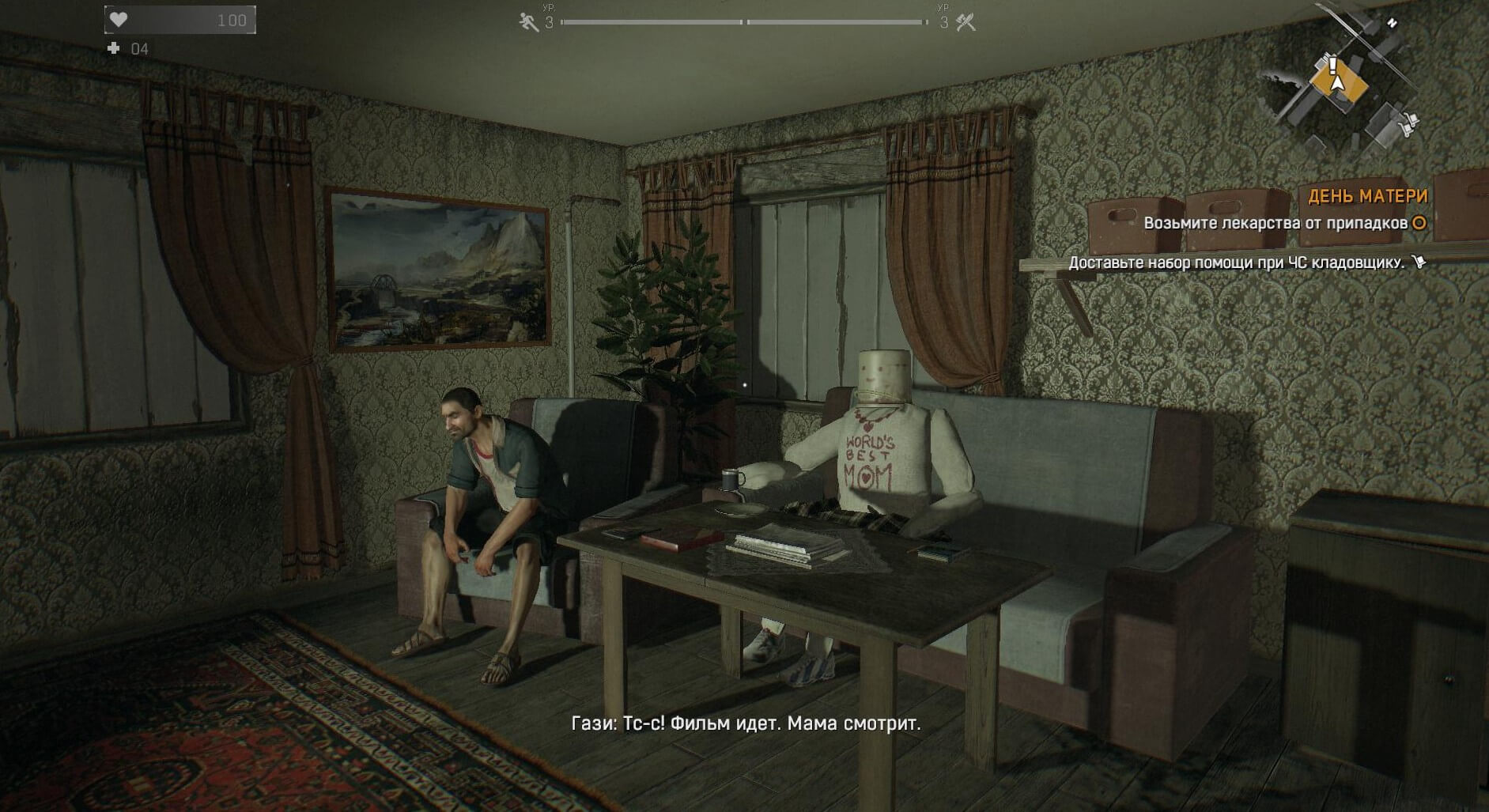Image resolution: width=1489 pixels, height=812 pixels.
Task: Select the heart-shaped health icon
Action: click(x=120, y=17)
